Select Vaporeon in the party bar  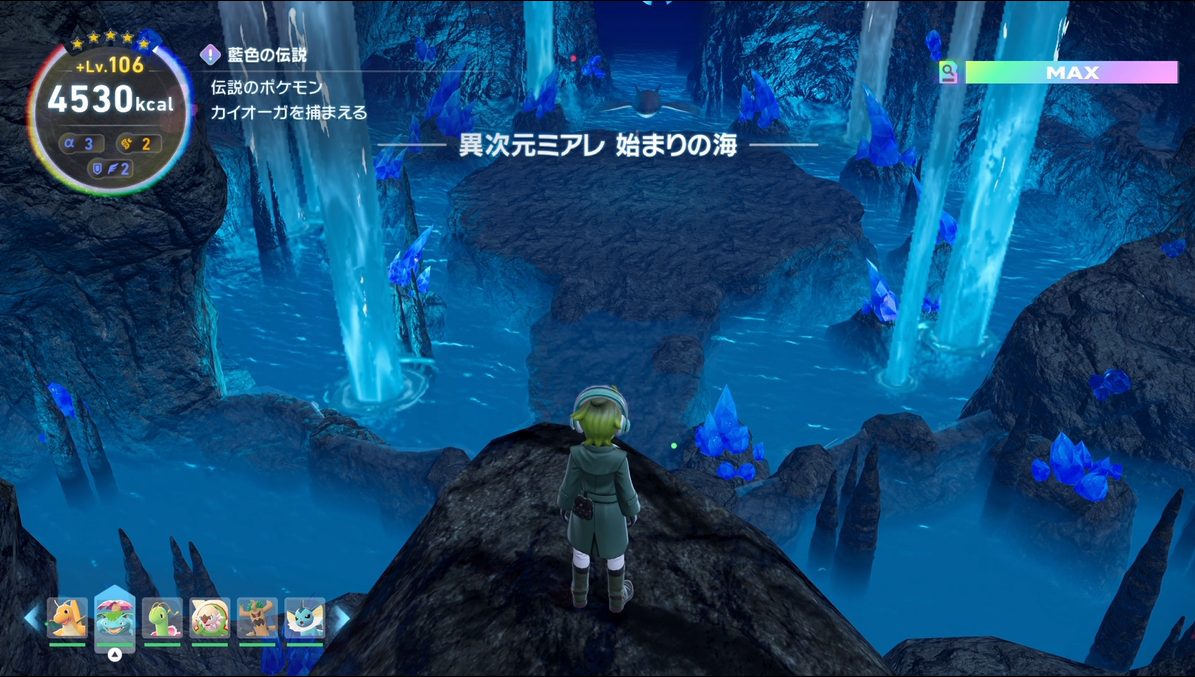click(x=305, y=618)
